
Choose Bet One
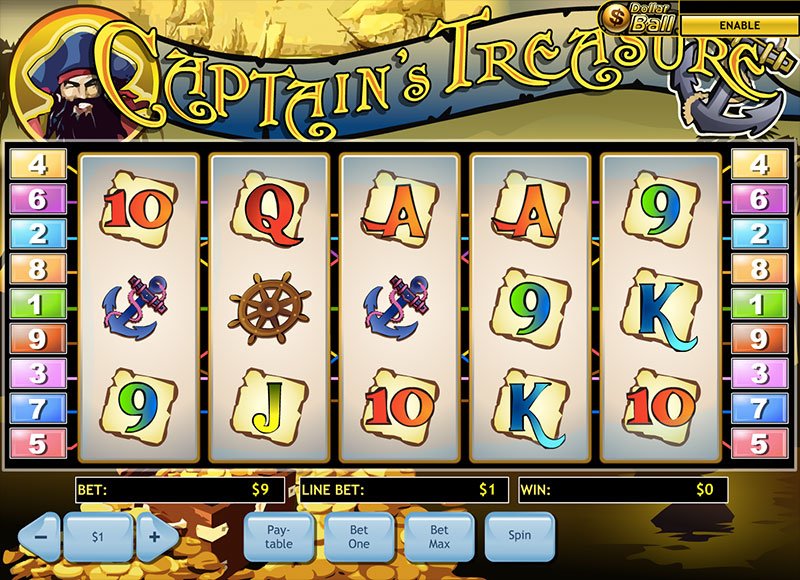359,536
